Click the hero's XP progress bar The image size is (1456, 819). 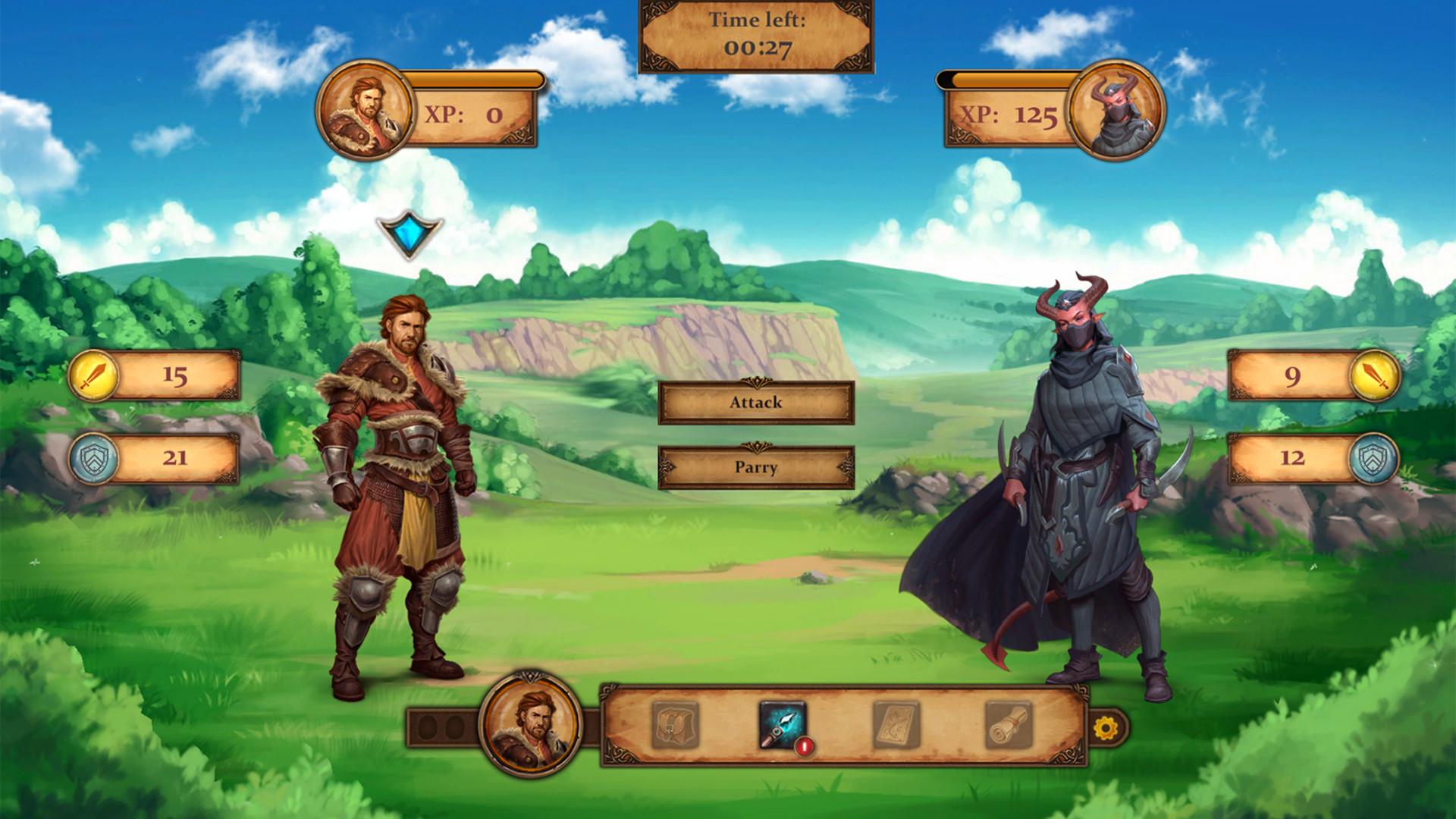pyautogui.click(x=474, y=79)
